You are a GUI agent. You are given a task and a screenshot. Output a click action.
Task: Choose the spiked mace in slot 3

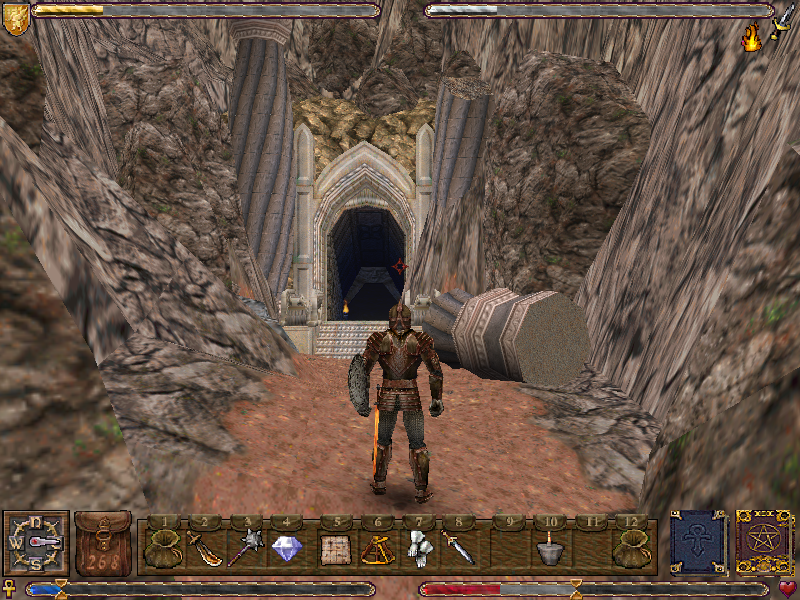click(x=245, y=548)
